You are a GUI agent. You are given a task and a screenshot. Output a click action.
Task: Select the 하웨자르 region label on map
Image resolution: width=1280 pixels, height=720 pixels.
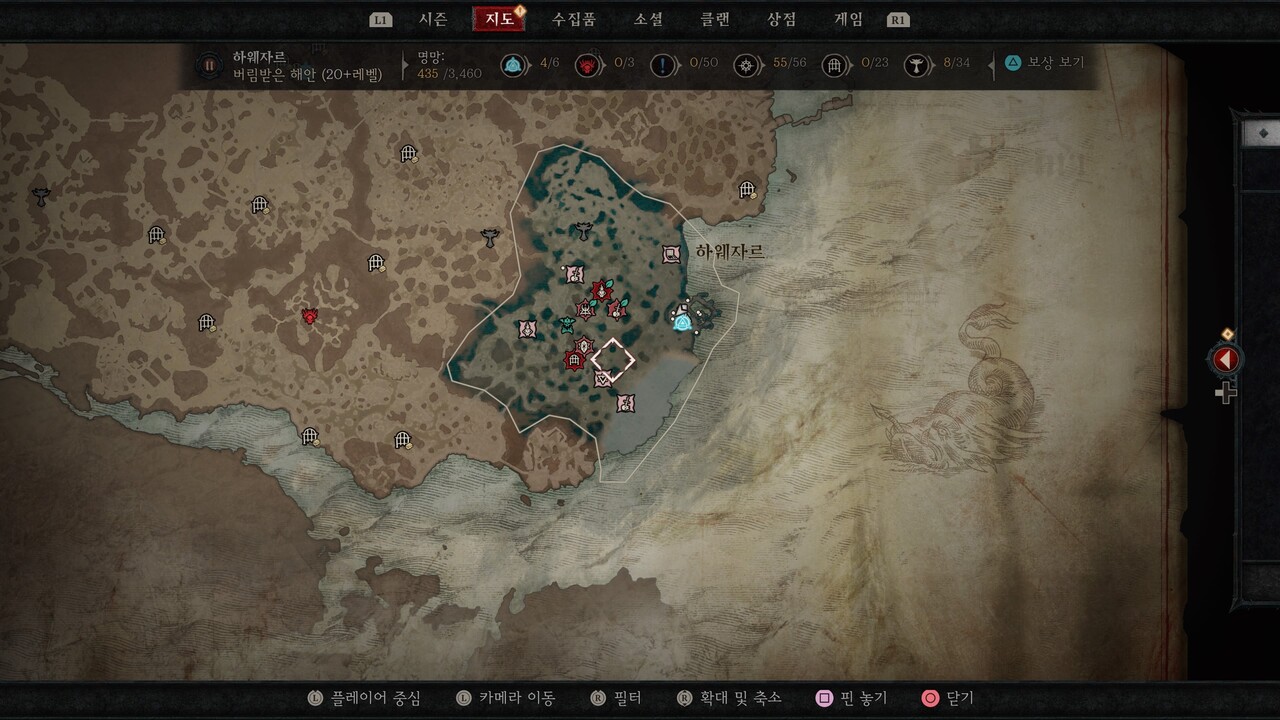730,252
